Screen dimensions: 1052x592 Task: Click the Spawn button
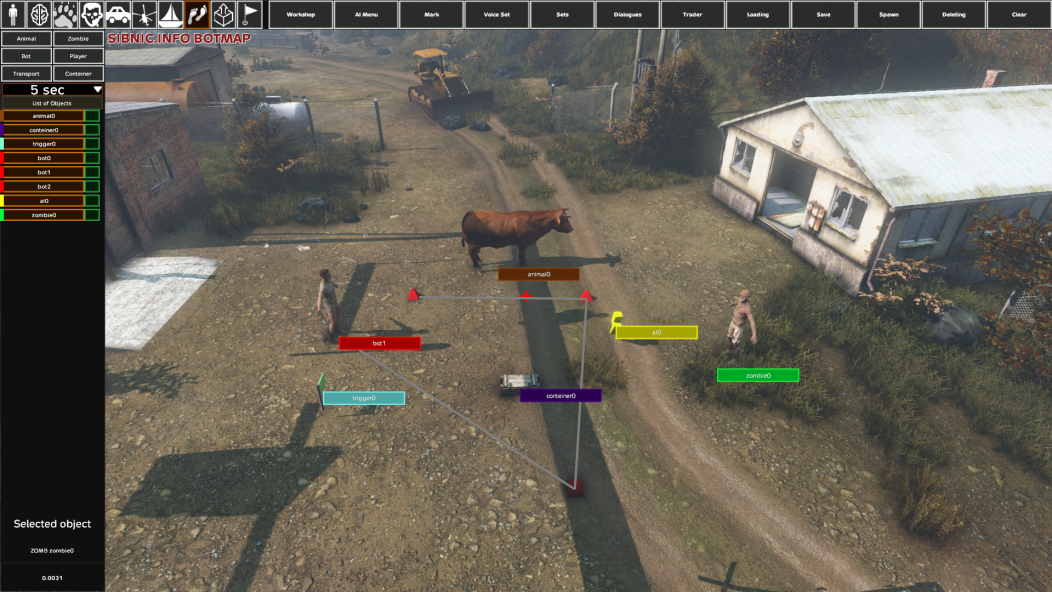888,15
